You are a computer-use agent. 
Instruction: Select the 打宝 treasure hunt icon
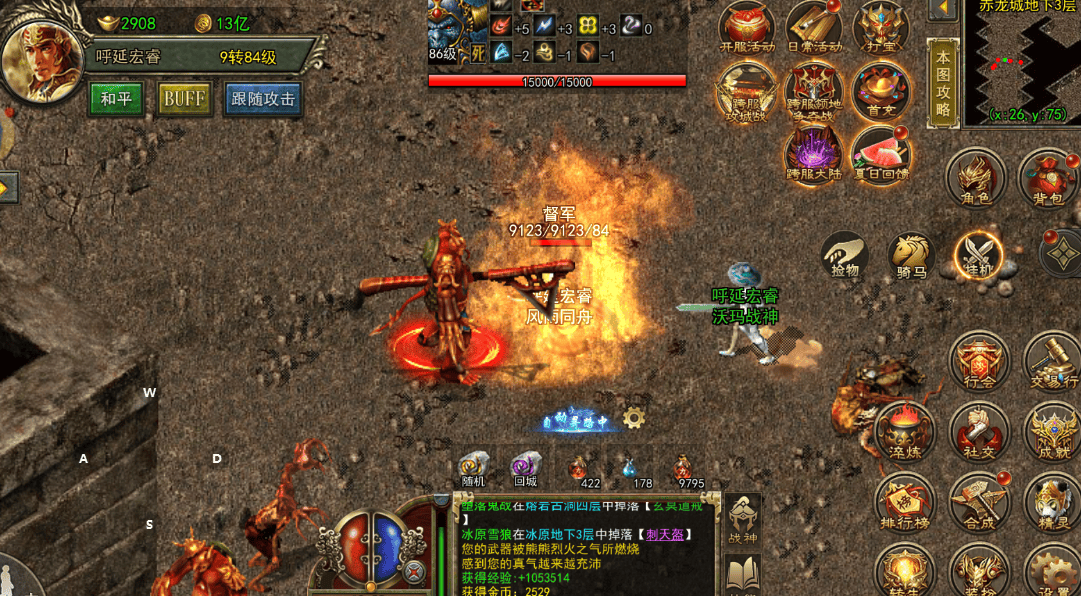(x=881, y=27)
